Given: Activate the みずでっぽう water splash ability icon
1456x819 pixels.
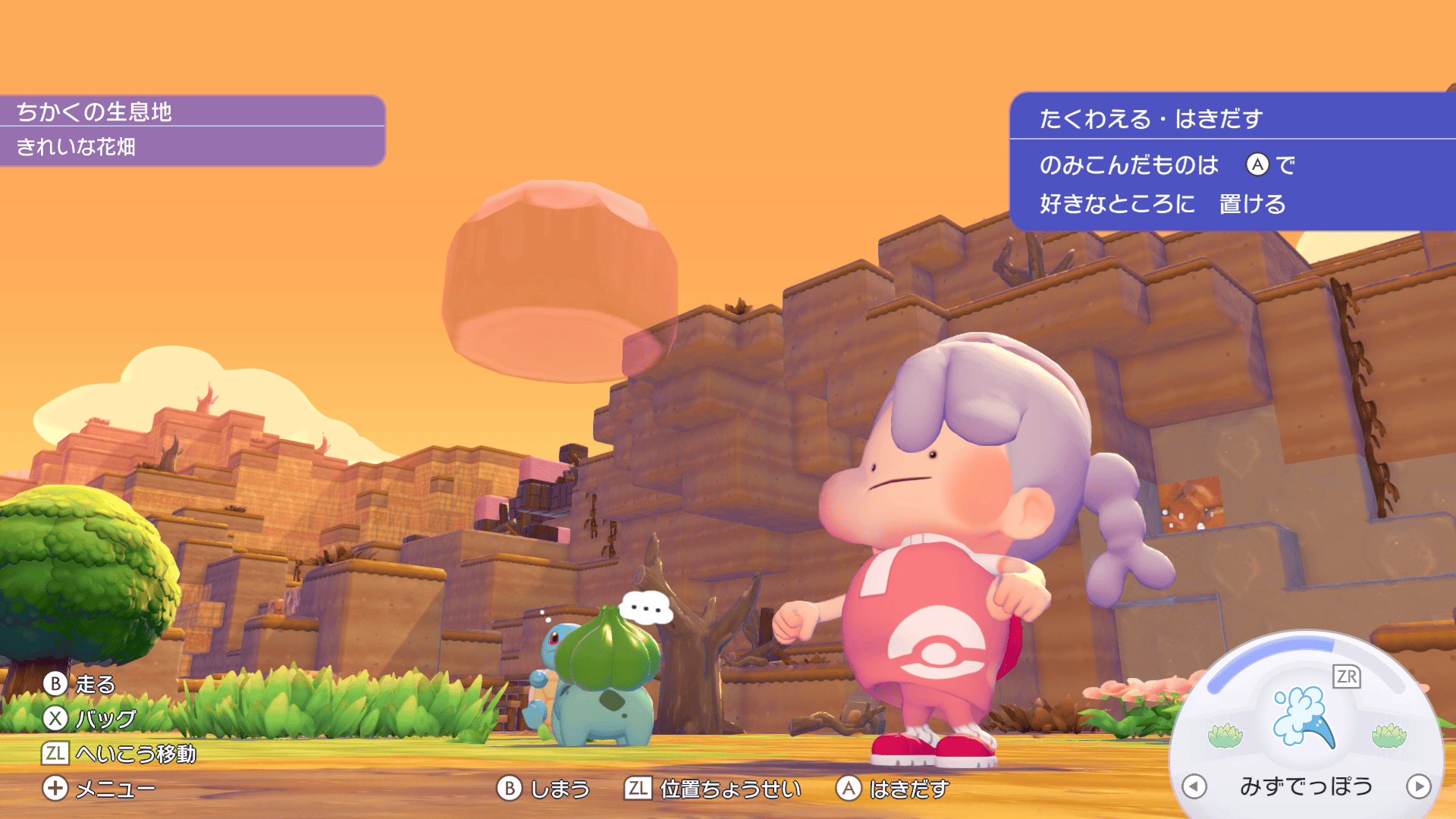Looking at the screenshot, I should (x=1304, y=717).
